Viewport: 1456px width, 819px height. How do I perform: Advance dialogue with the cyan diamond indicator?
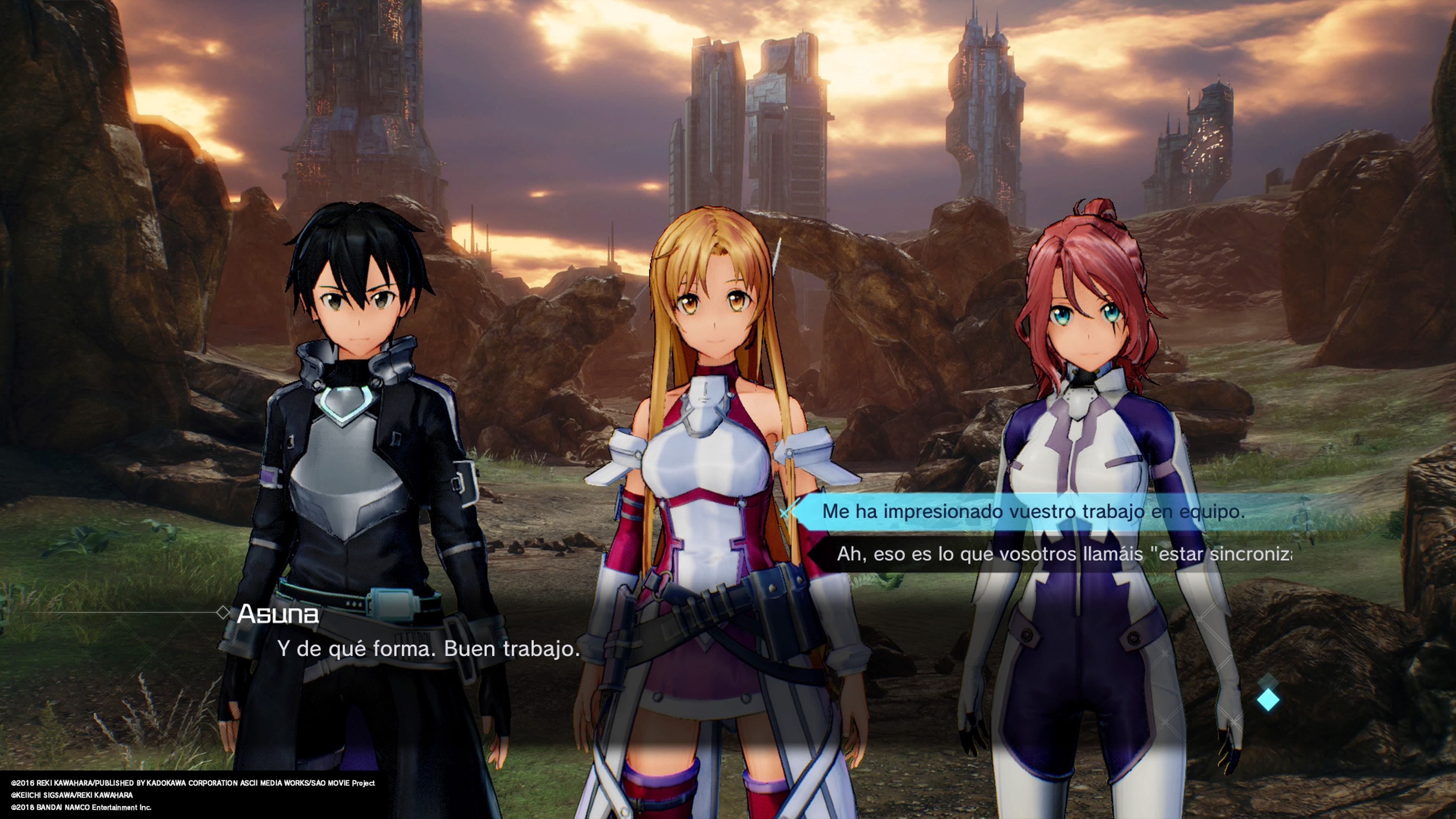pos(1268,700)
